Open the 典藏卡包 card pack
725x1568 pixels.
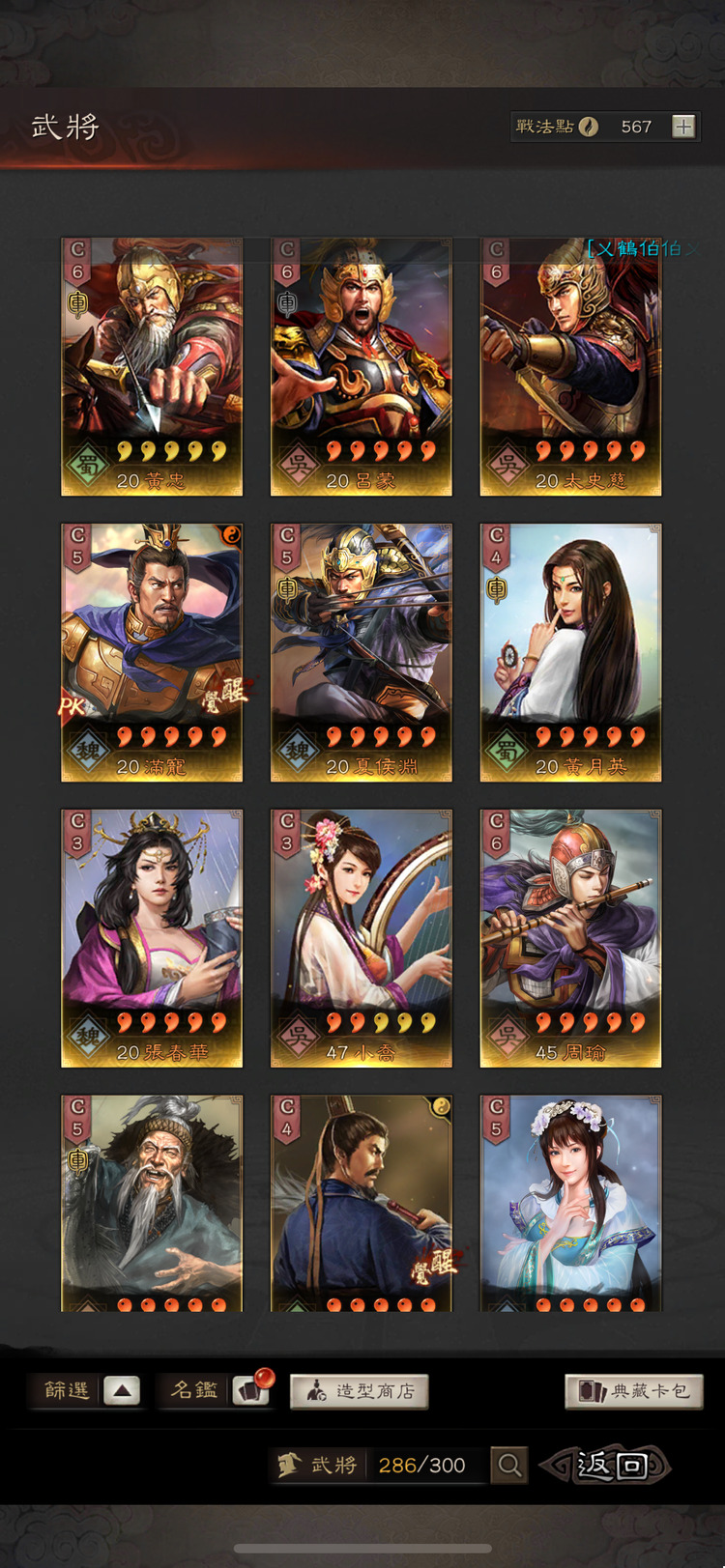pyautogui.click(x=633, y=1391)
